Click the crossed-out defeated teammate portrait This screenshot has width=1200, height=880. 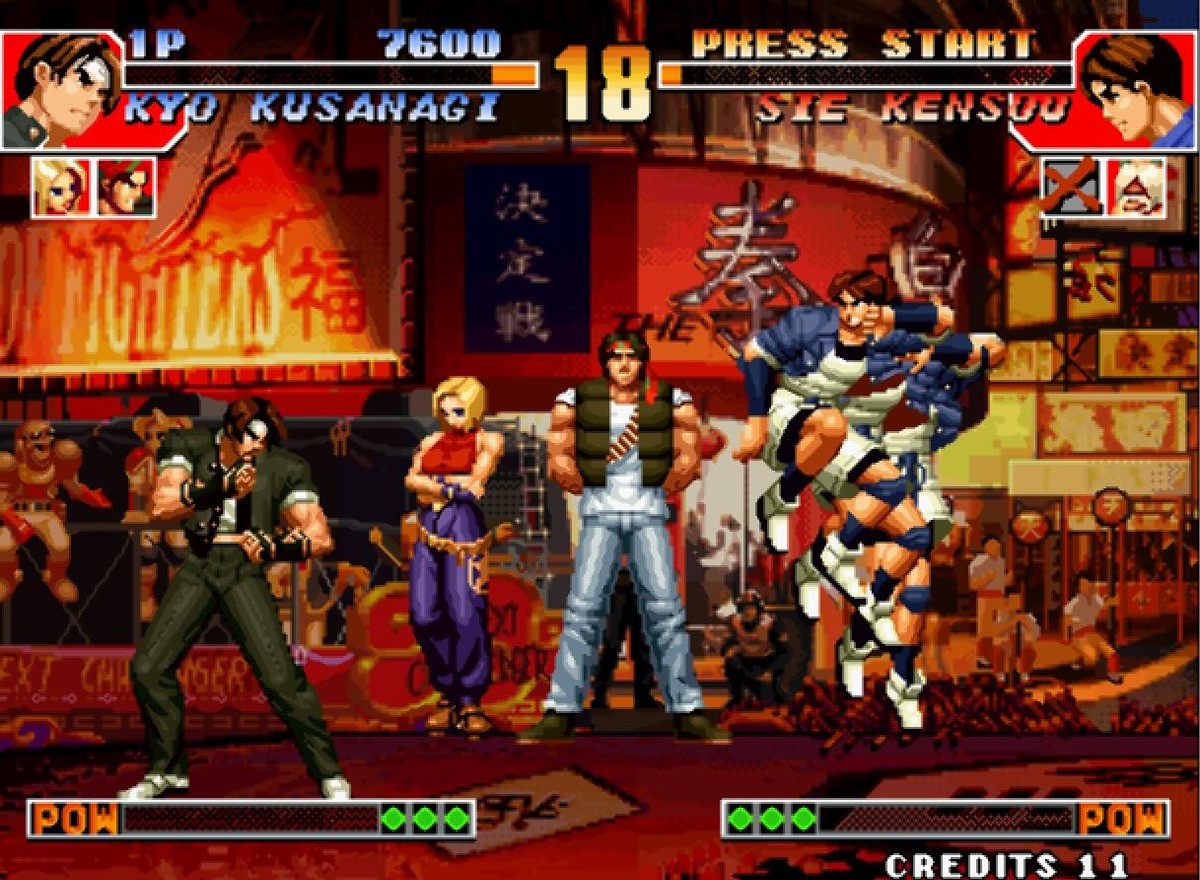click(1070, 187)
